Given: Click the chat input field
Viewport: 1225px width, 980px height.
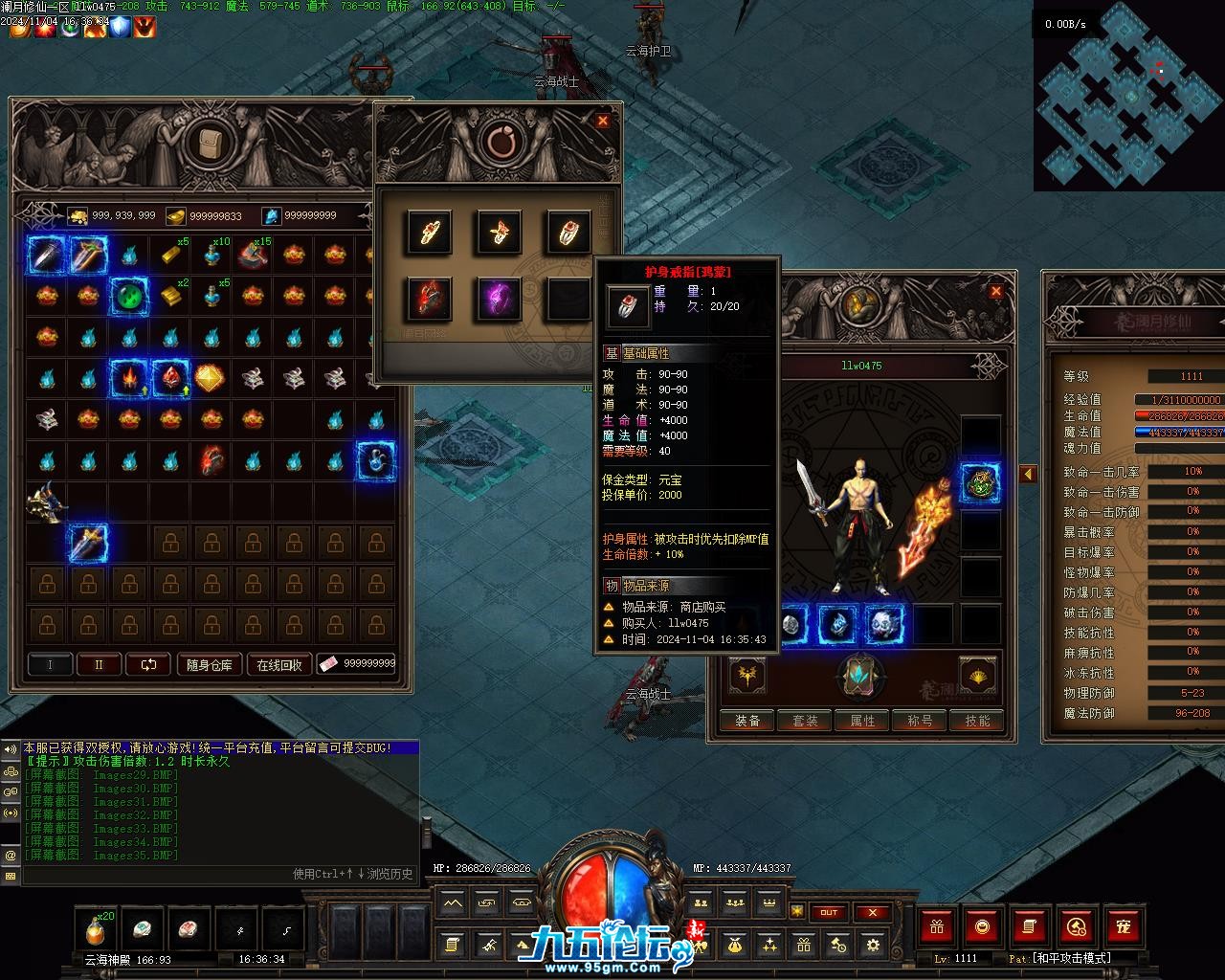Looking at the screenshot, I should [211, 874].
